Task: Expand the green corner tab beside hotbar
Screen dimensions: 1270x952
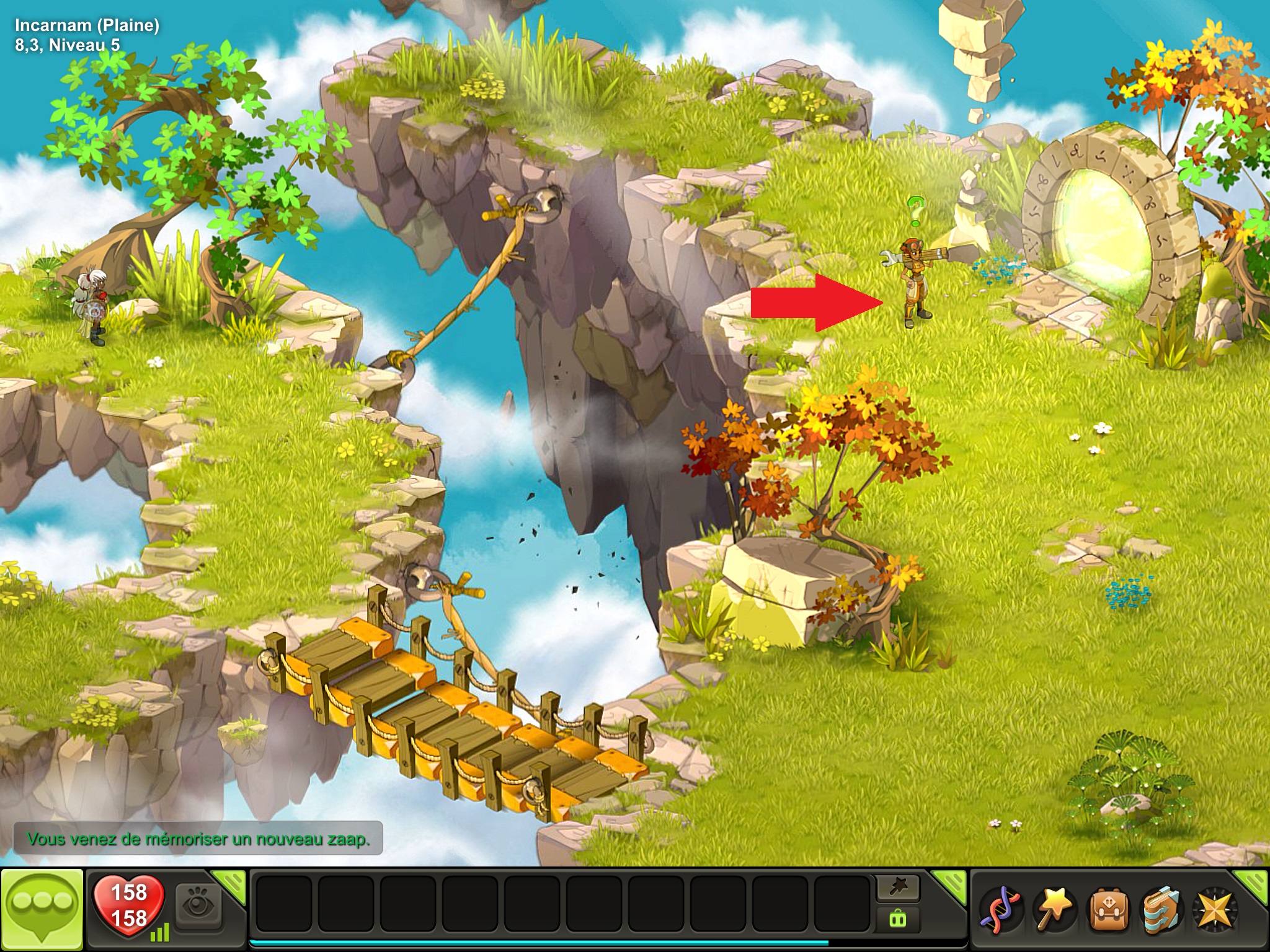Action: point(951,884)
